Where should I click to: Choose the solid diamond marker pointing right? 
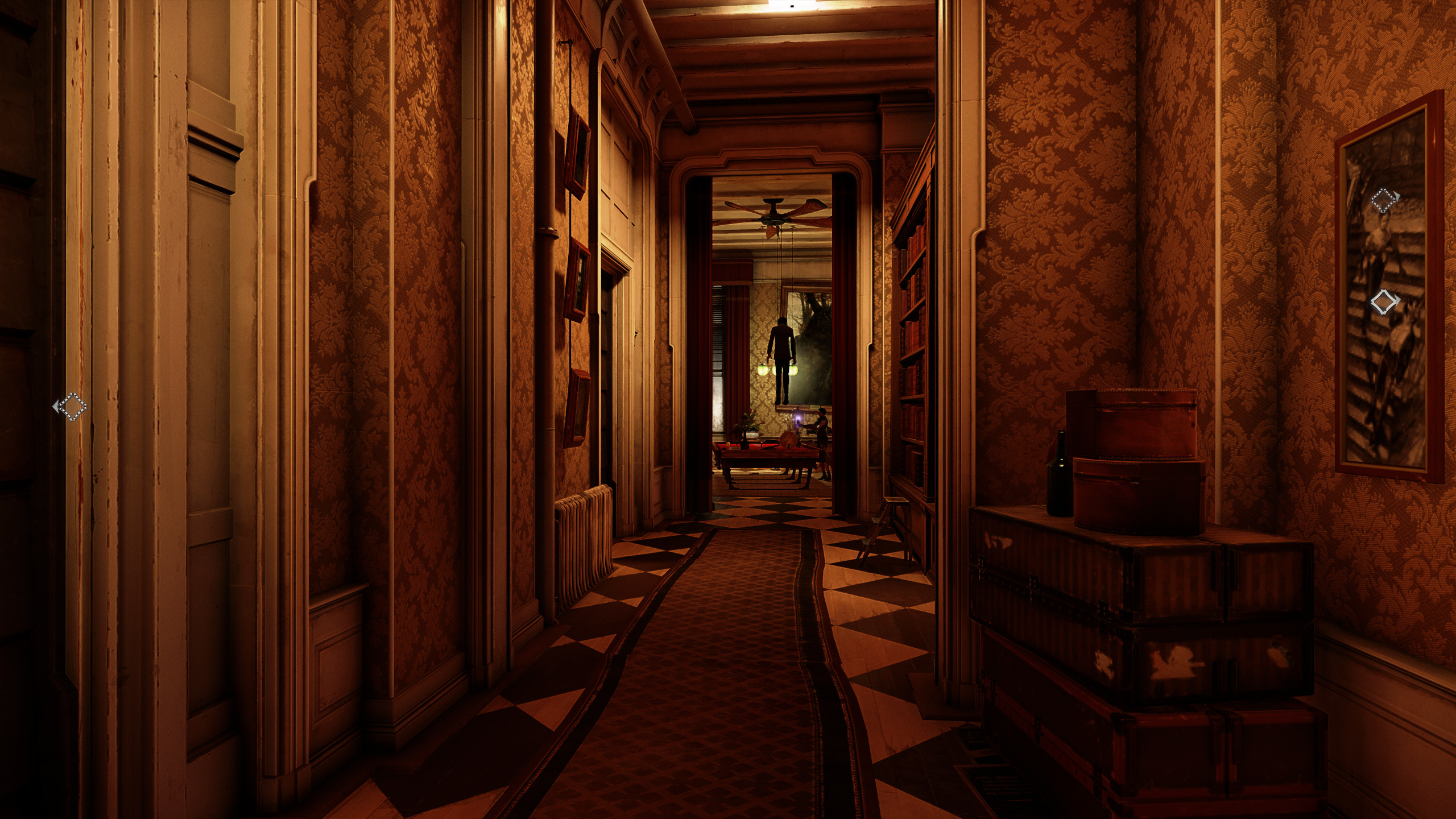1384,301
